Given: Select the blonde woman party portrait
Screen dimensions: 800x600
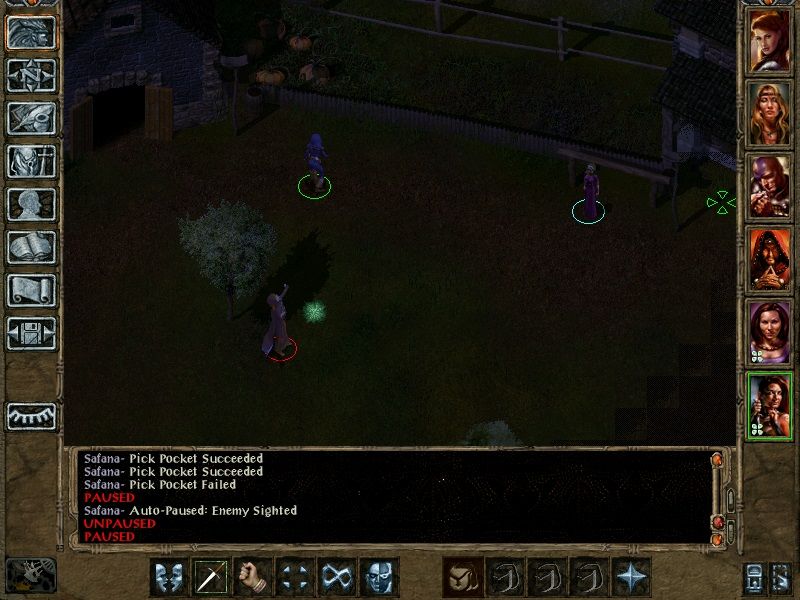Looking at the screenshot, I should [x=769, y=113].
